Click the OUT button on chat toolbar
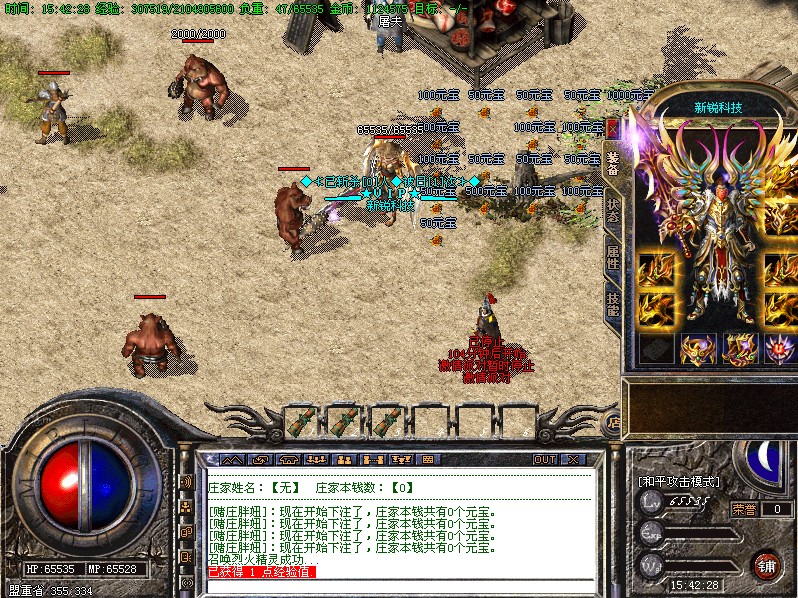The image size is (798, 598). 544,459
